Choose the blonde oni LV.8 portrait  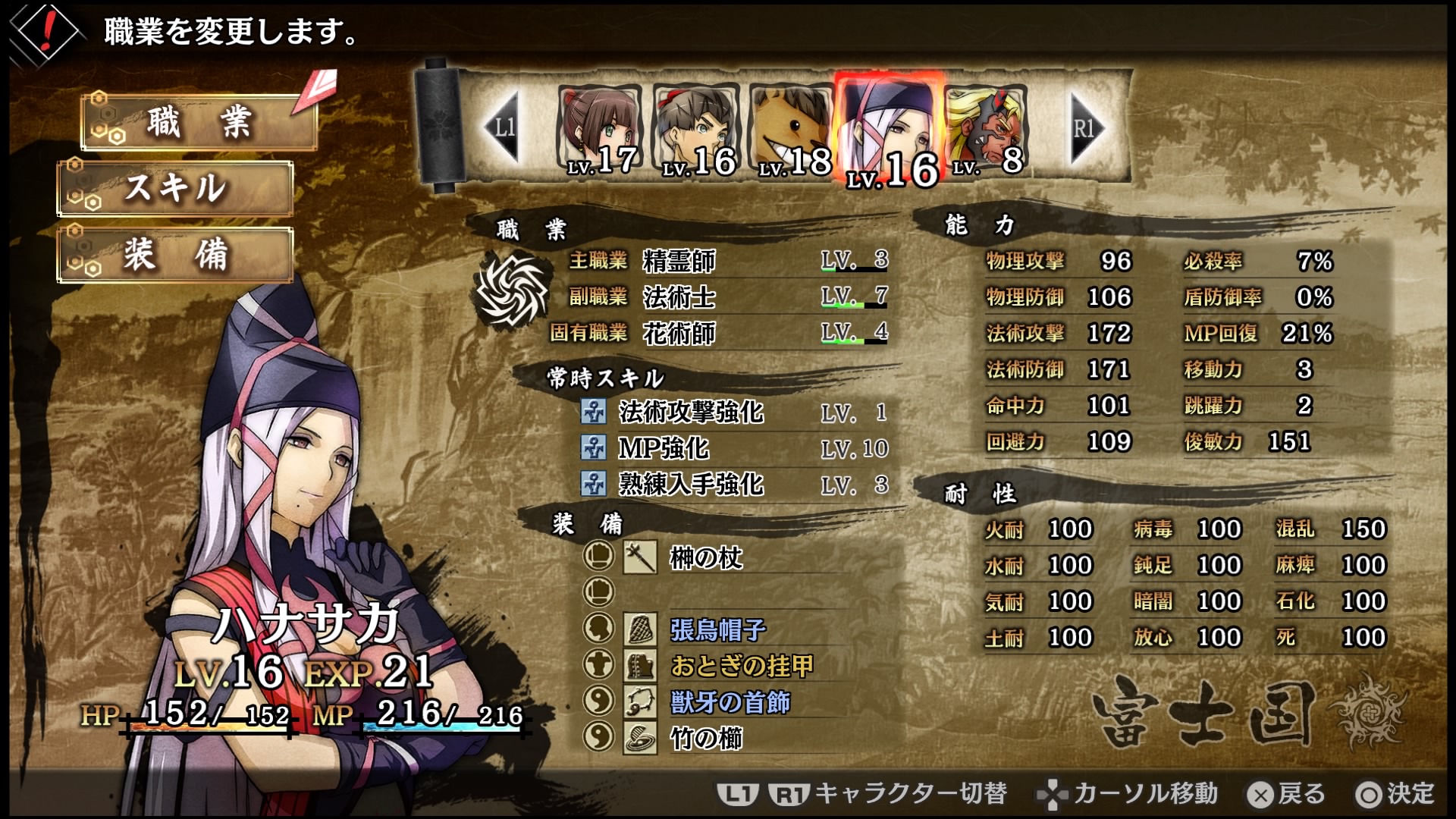pyautogui.click(x=986, y=130)
